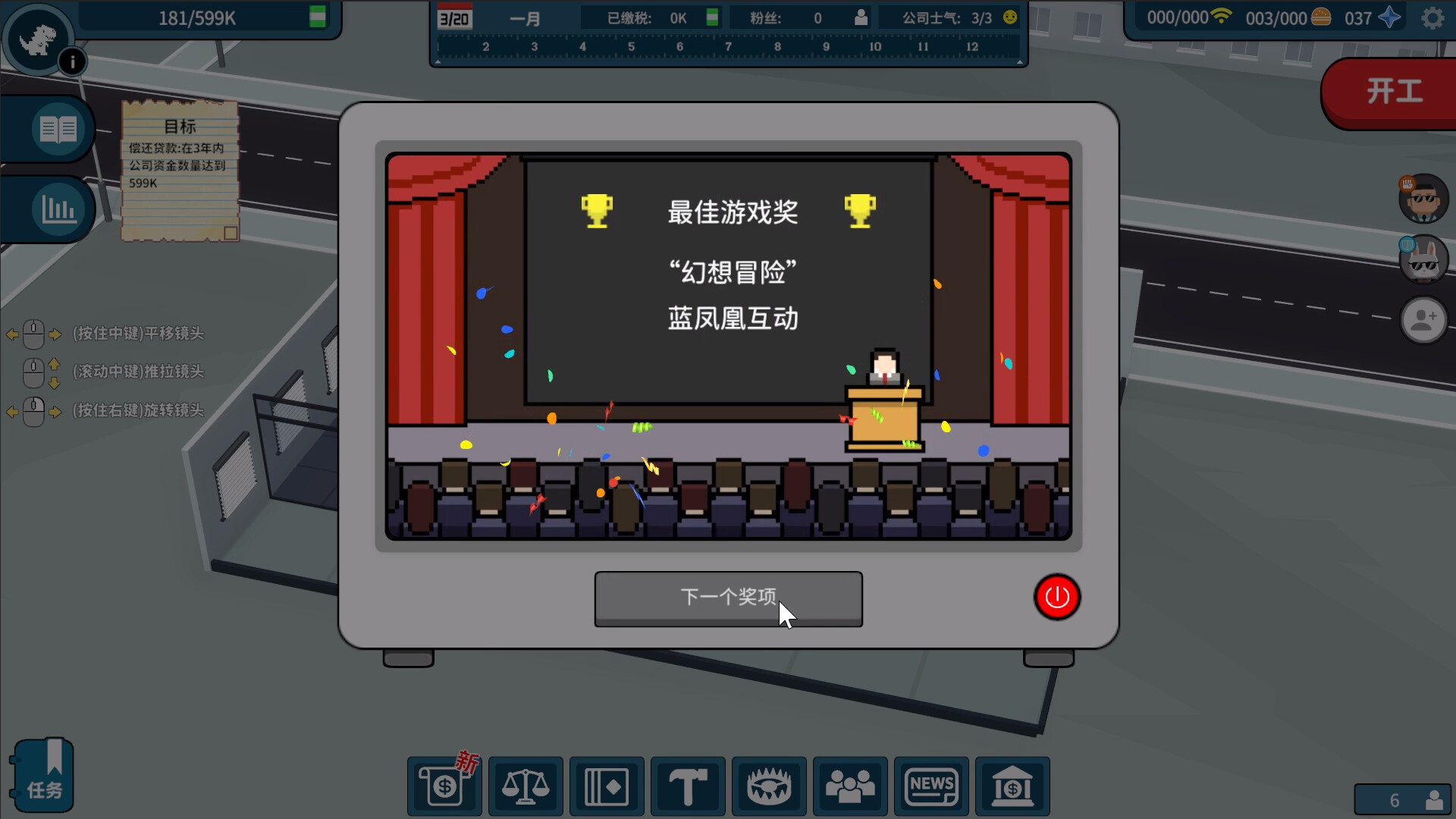Open the NEWS panel
The image size is (1456, 819).
932,787
